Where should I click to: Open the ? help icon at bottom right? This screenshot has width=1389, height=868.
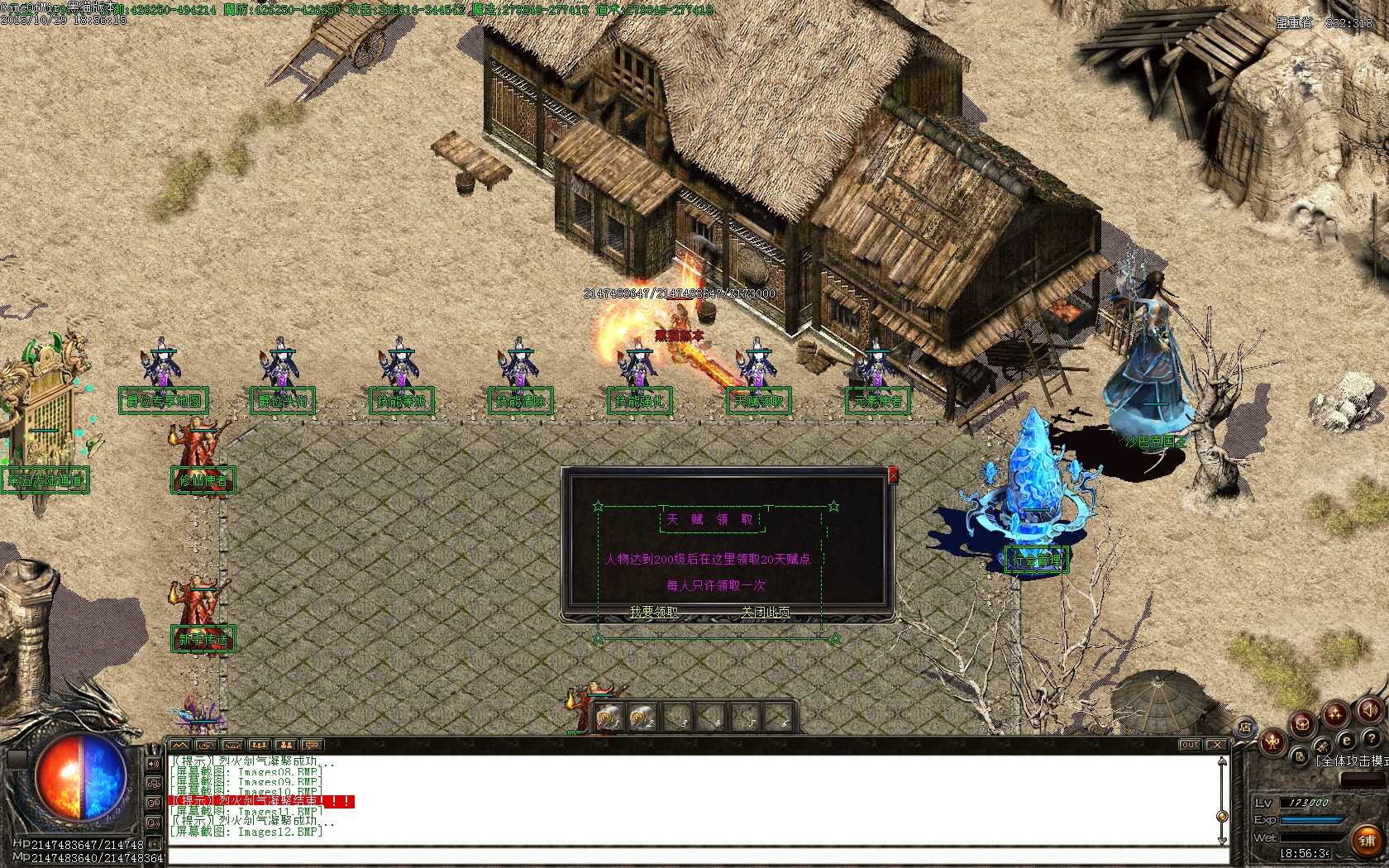[1372, 738]
